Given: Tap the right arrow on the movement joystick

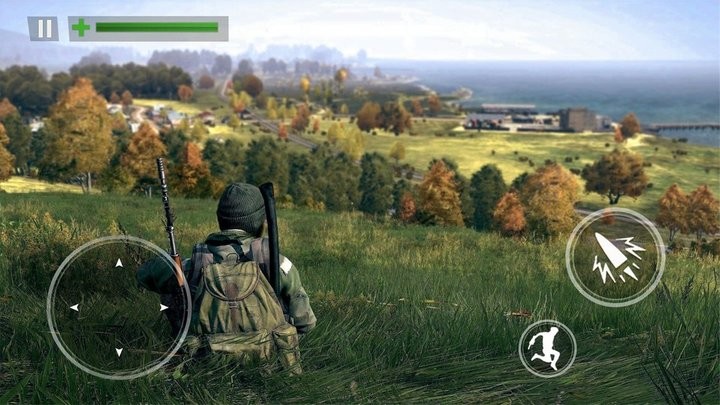Looking at the screenshot, I should tap(163, 307).
